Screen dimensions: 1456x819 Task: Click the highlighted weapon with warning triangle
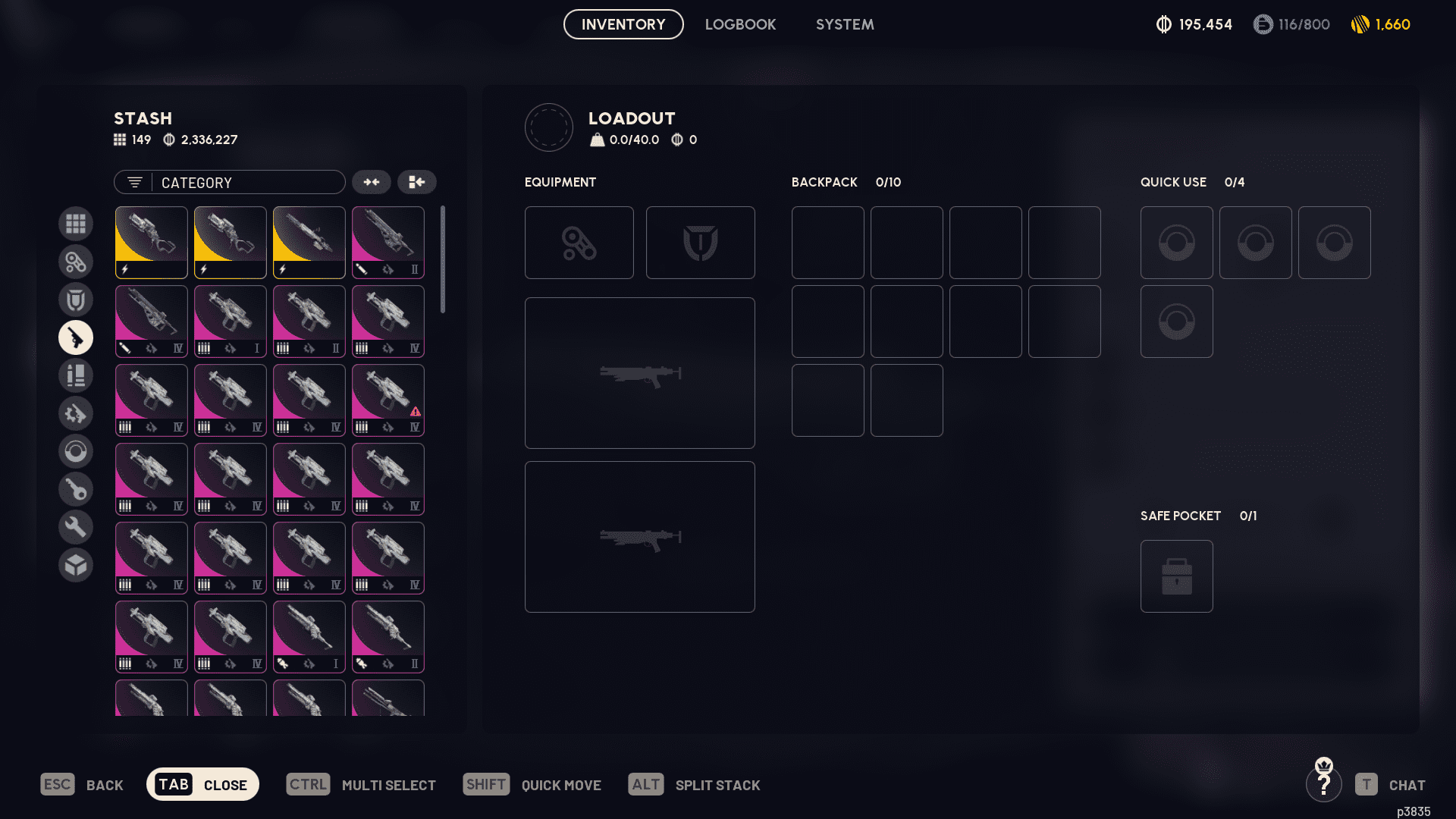click(388, 400)
